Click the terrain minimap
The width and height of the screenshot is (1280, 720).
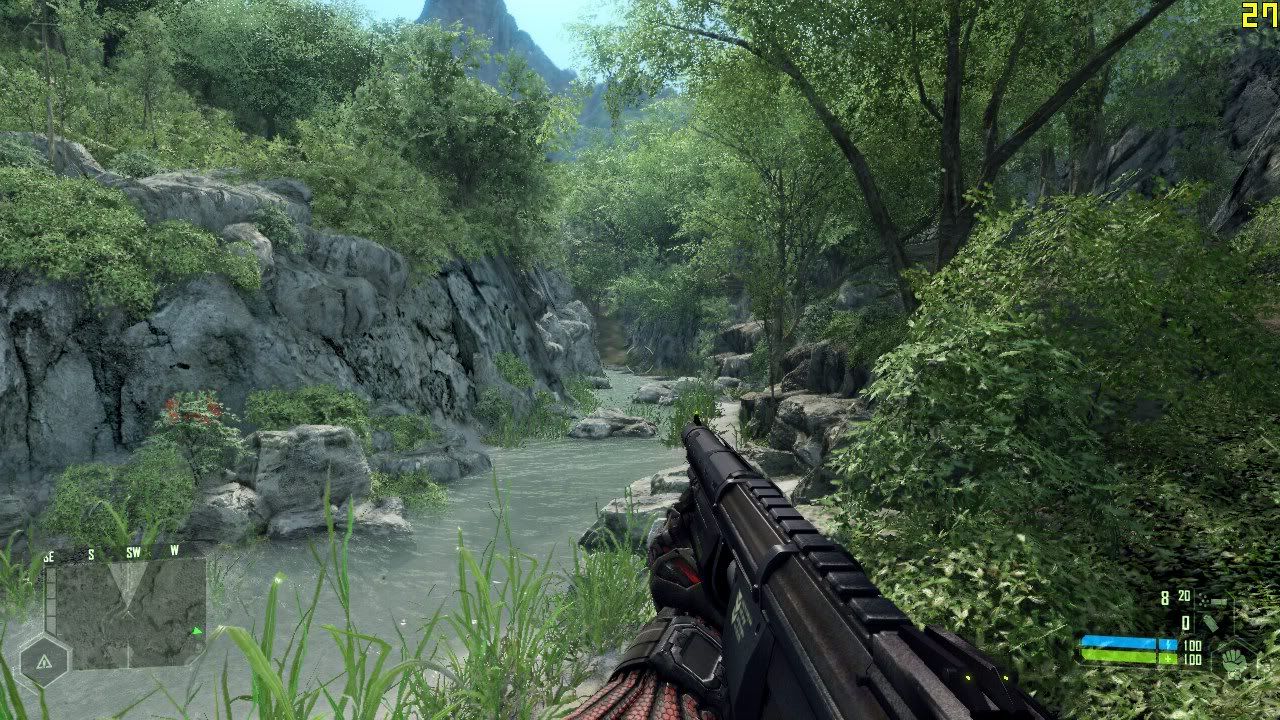coord(130,612)
